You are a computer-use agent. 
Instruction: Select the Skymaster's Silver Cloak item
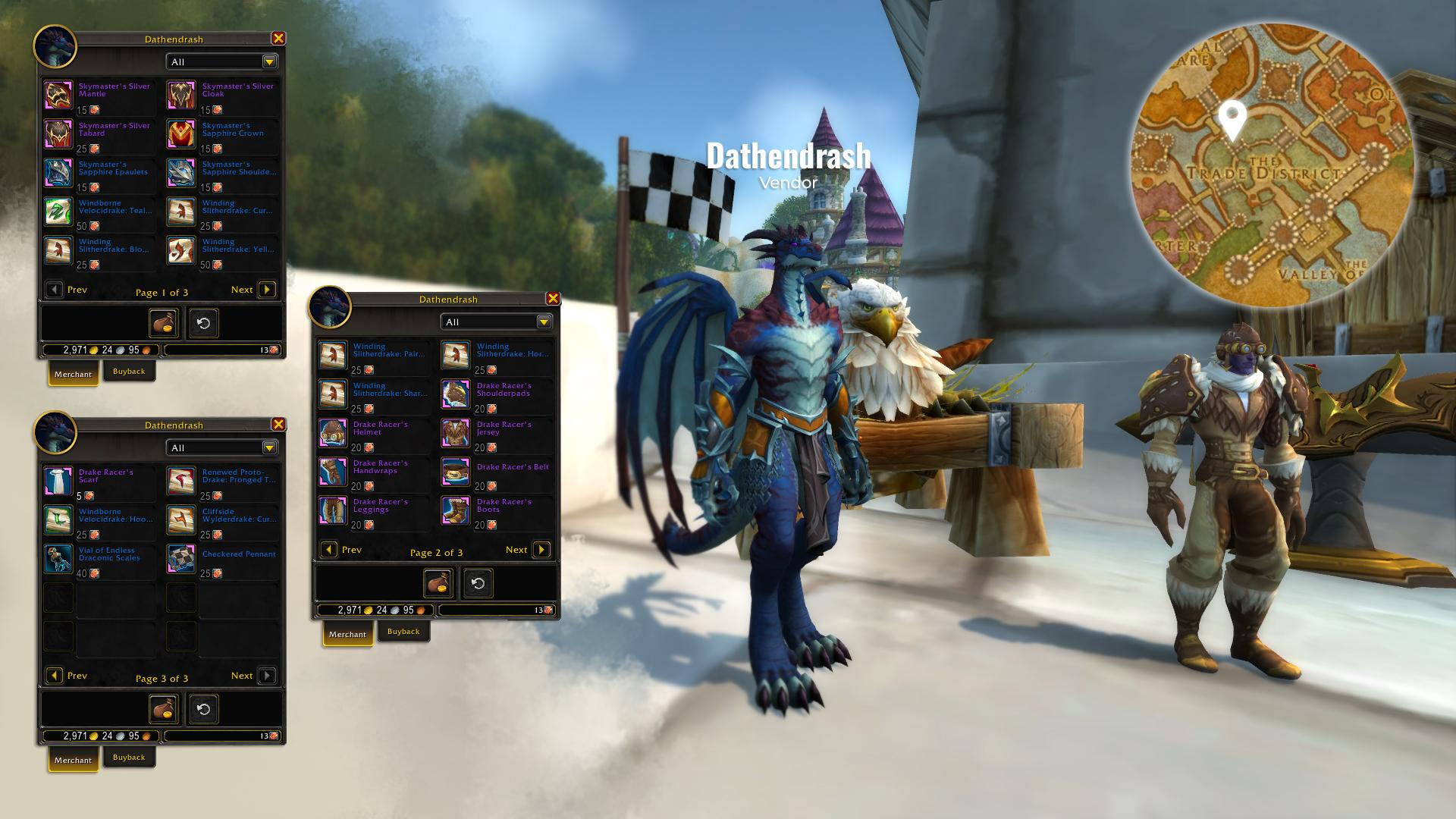(181, 96)
